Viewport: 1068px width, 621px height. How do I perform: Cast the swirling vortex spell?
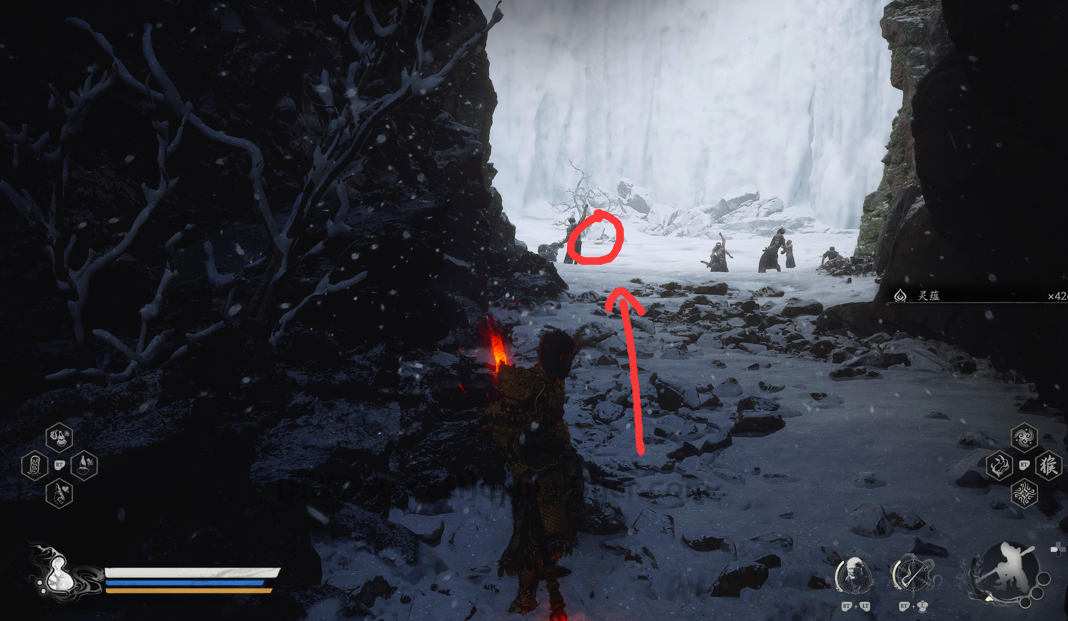point(1023,437)
